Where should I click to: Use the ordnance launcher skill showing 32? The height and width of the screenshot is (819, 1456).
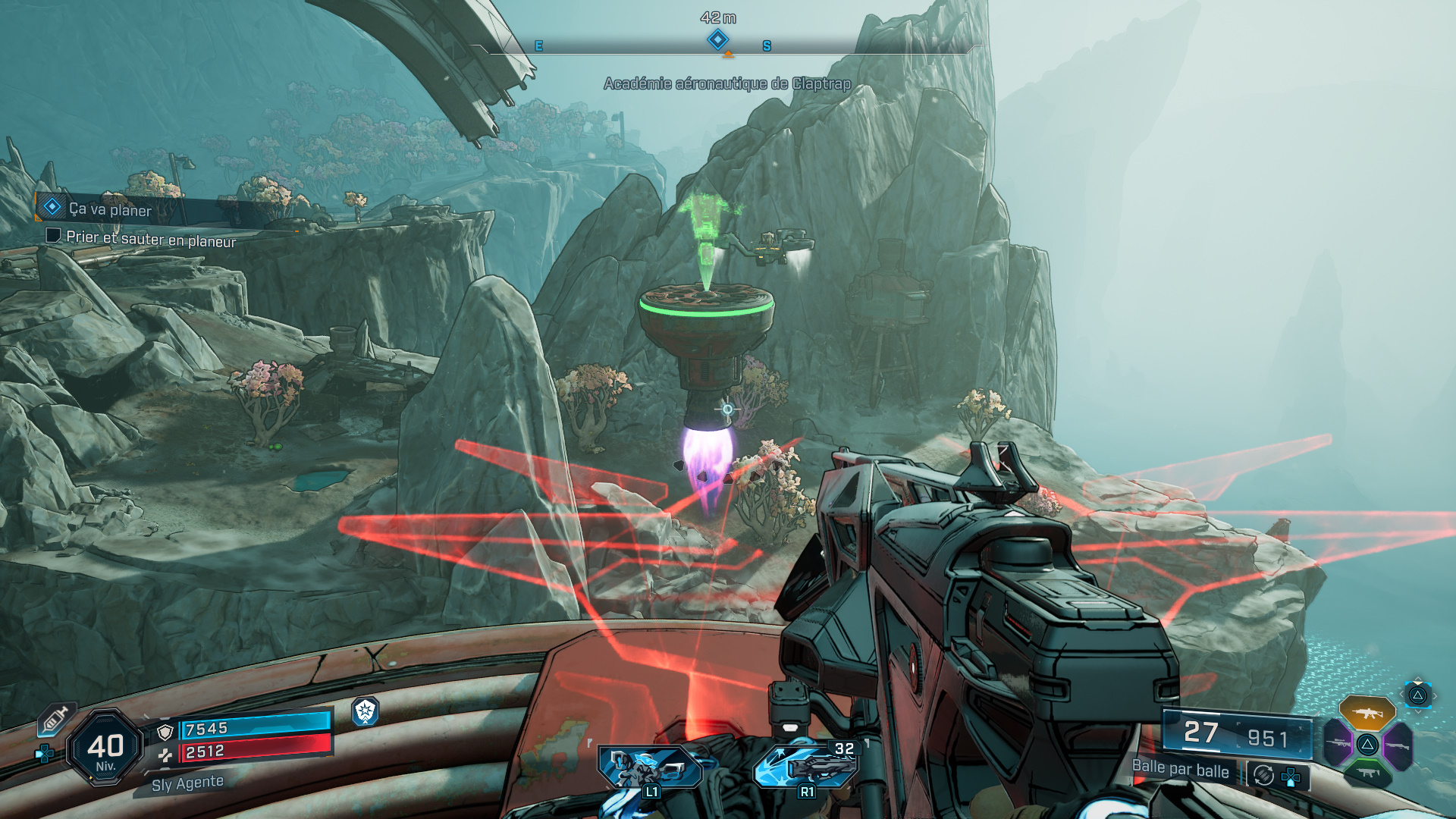(808, 766)
